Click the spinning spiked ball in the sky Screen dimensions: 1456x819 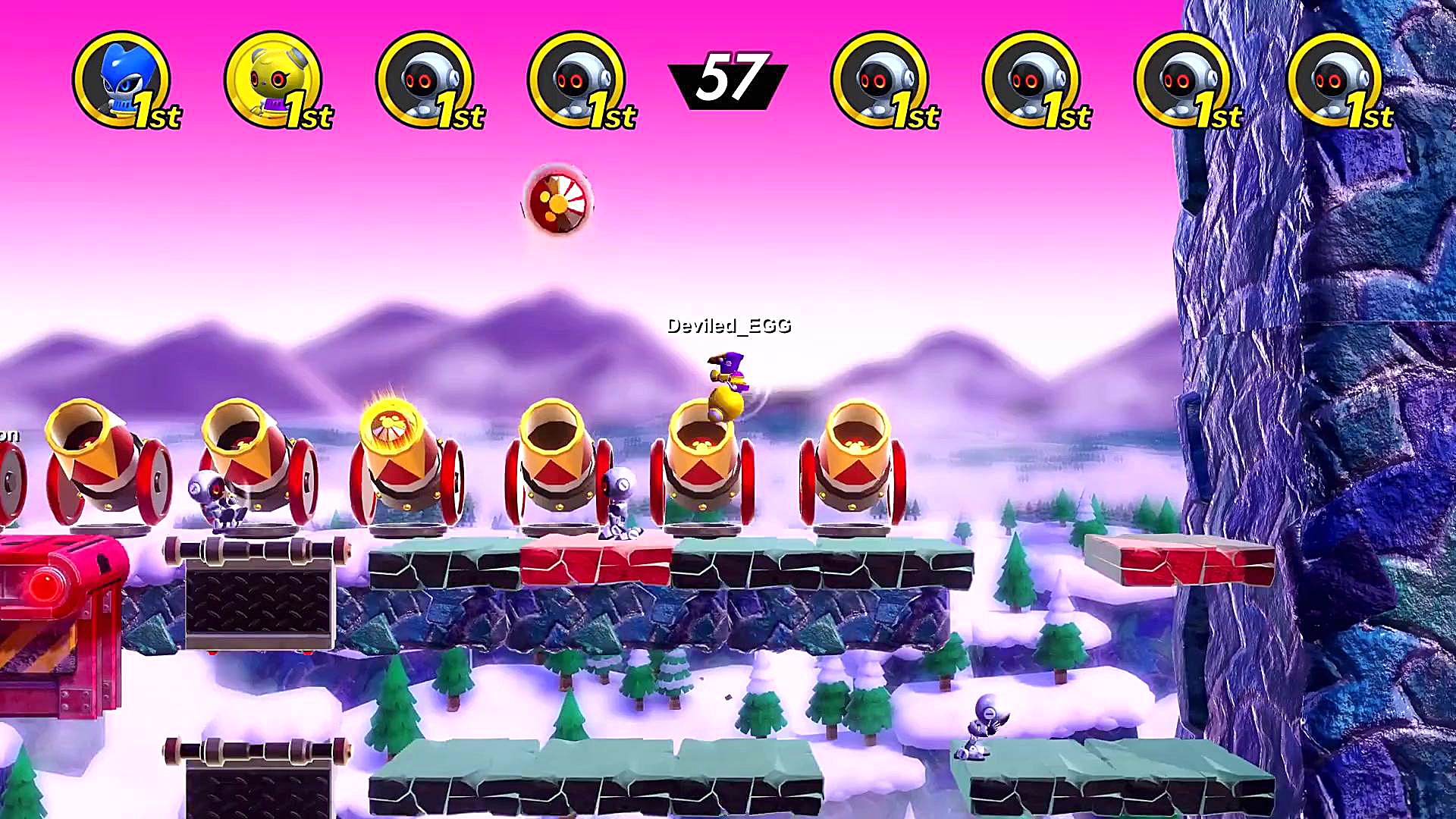point(559,202)
